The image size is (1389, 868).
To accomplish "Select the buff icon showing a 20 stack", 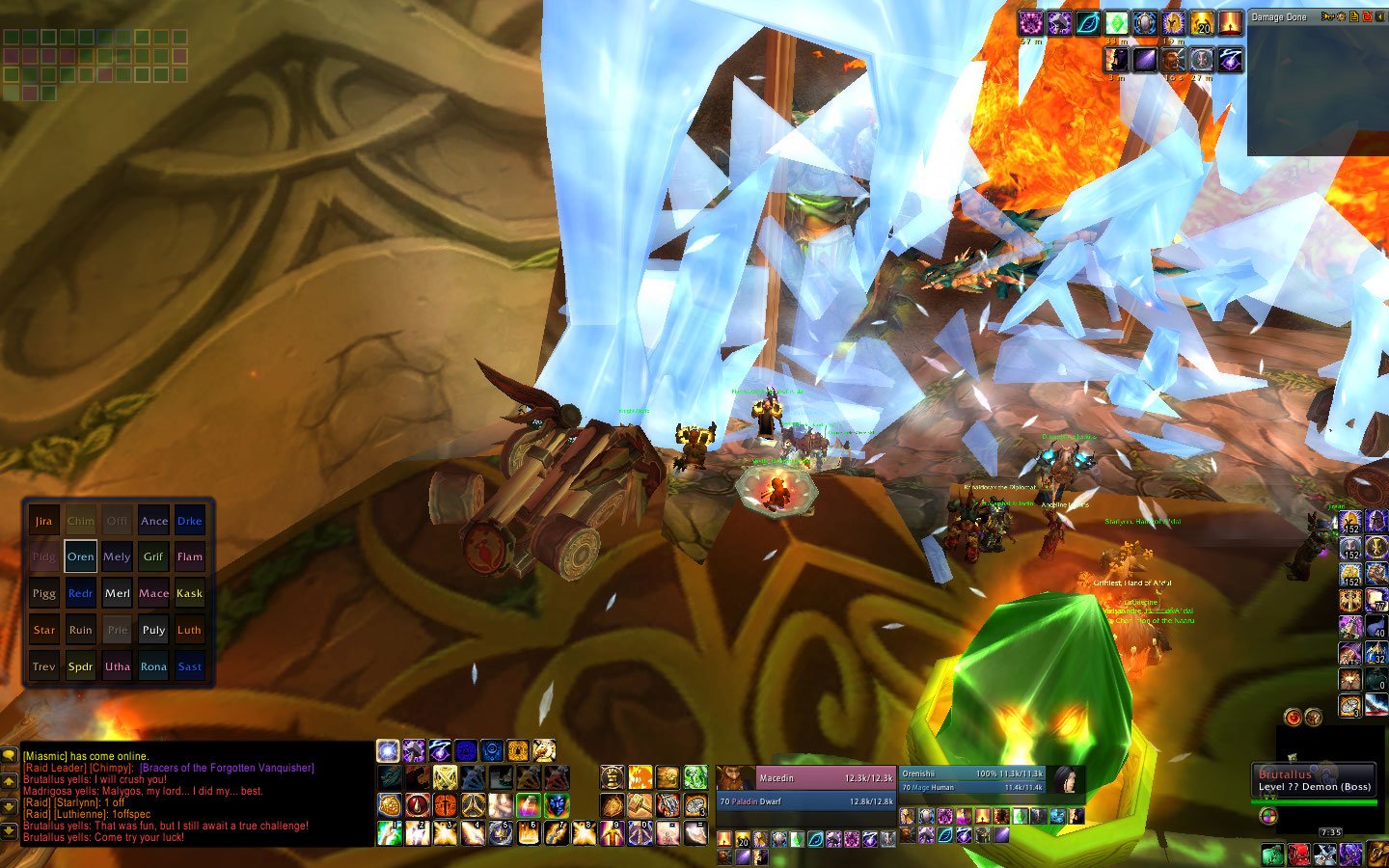I will tap(1201, 22).
